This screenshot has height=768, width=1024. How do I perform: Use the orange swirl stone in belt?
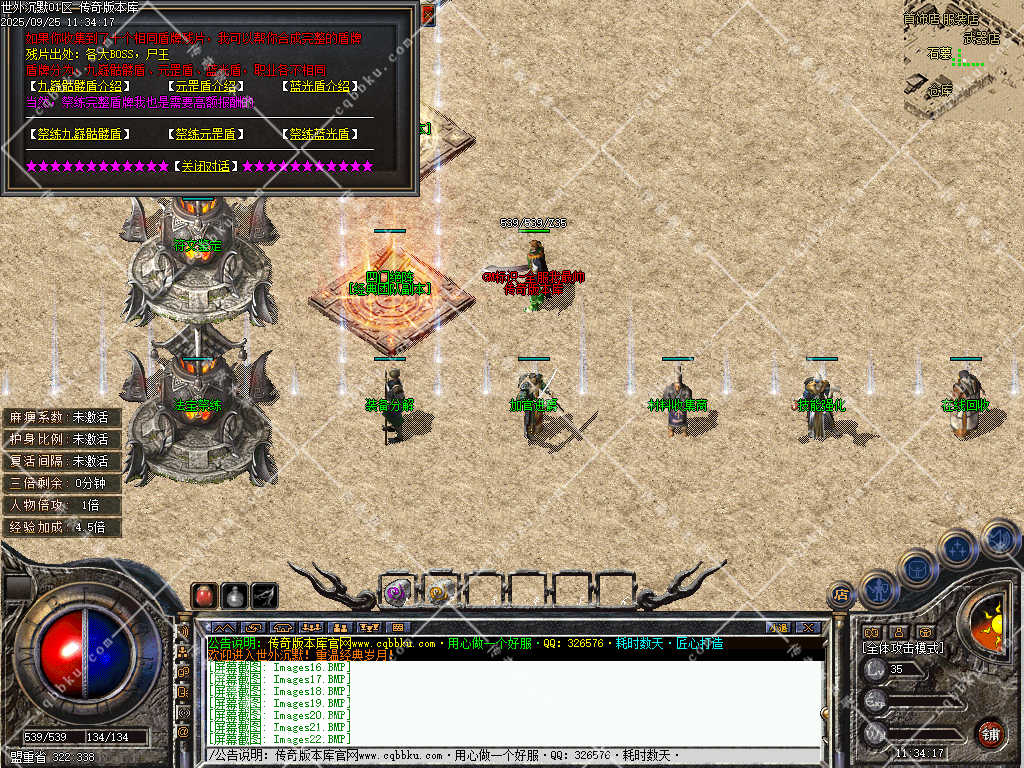point(438,592)
